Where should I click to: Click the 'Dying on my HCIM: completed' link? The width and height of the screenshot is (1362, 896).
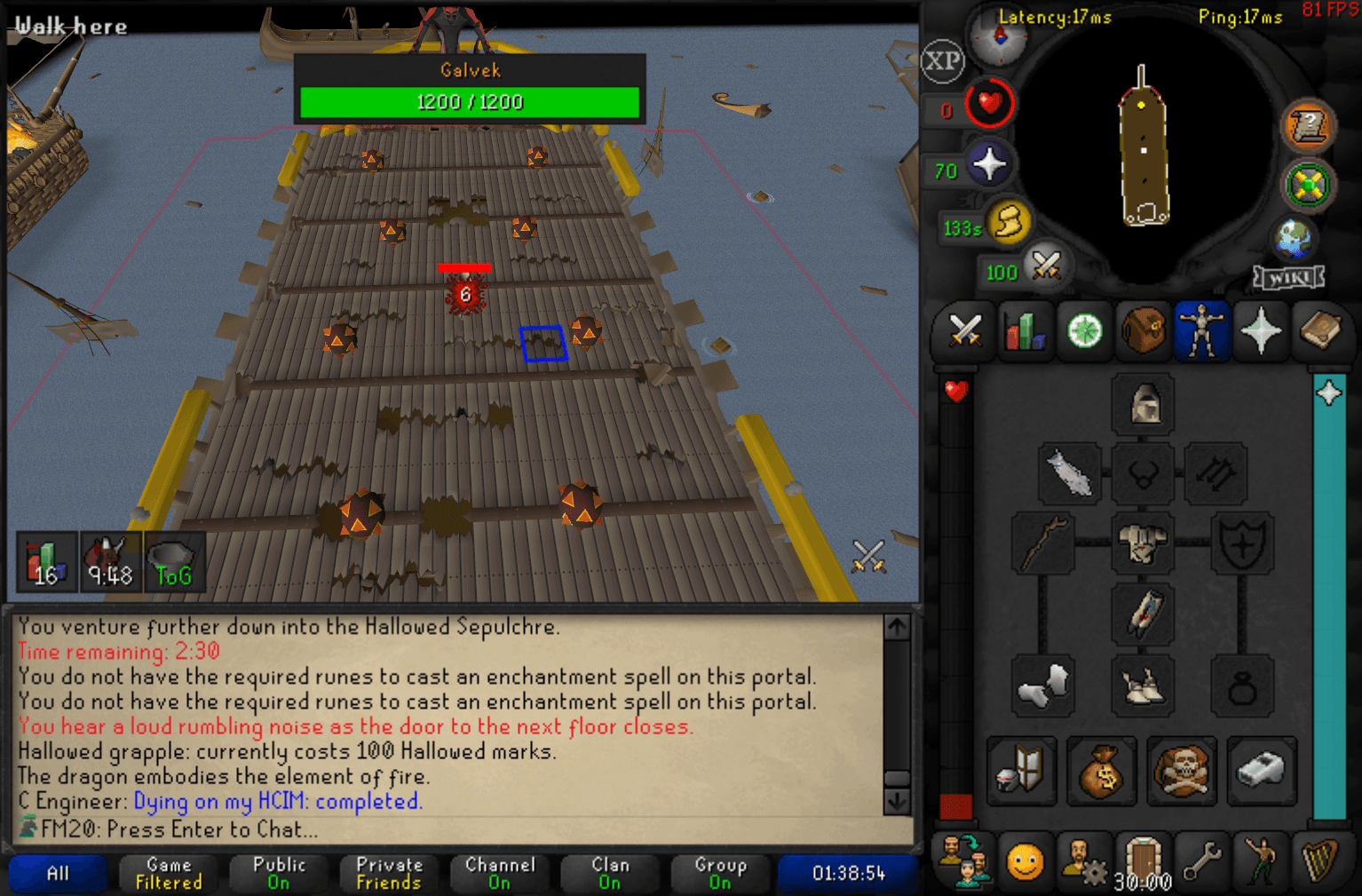[278, 801]
